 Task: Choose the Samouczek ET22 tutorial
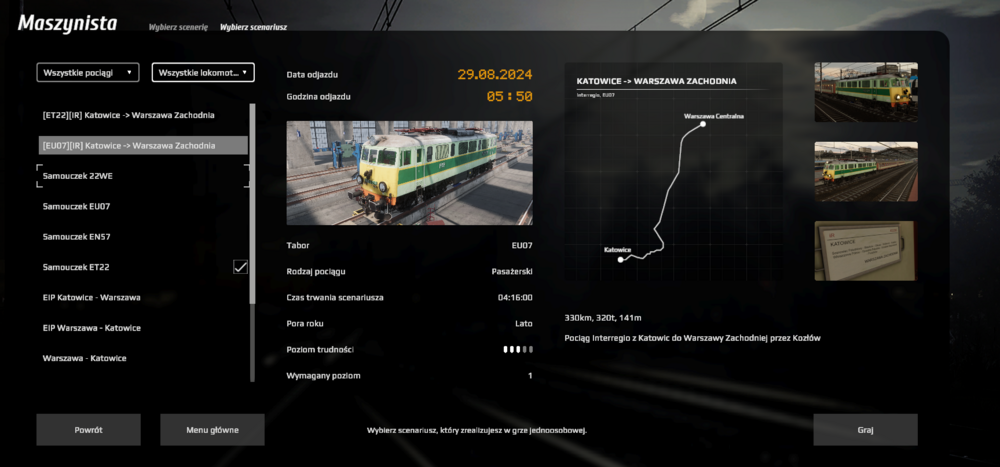point(76,267)
